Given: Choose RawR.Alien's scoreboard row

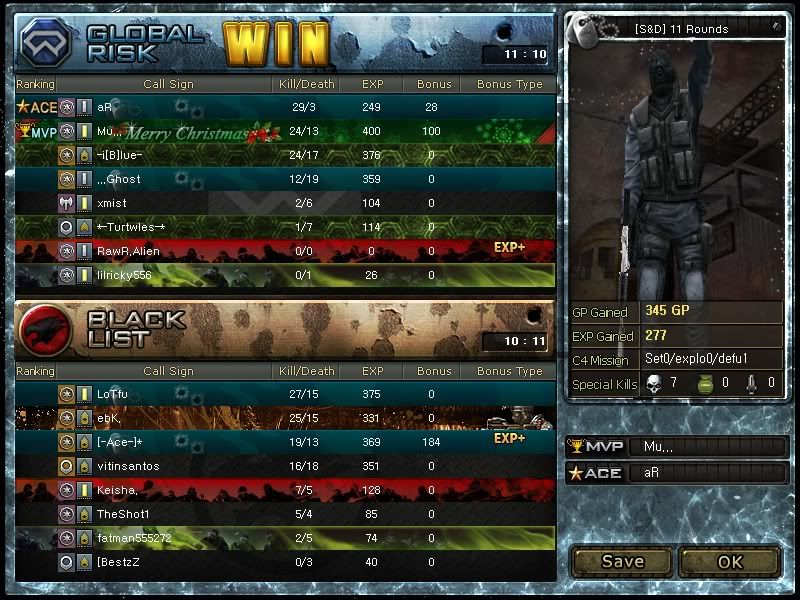Looking at the screenshot, I should click(x=285, y=251).
